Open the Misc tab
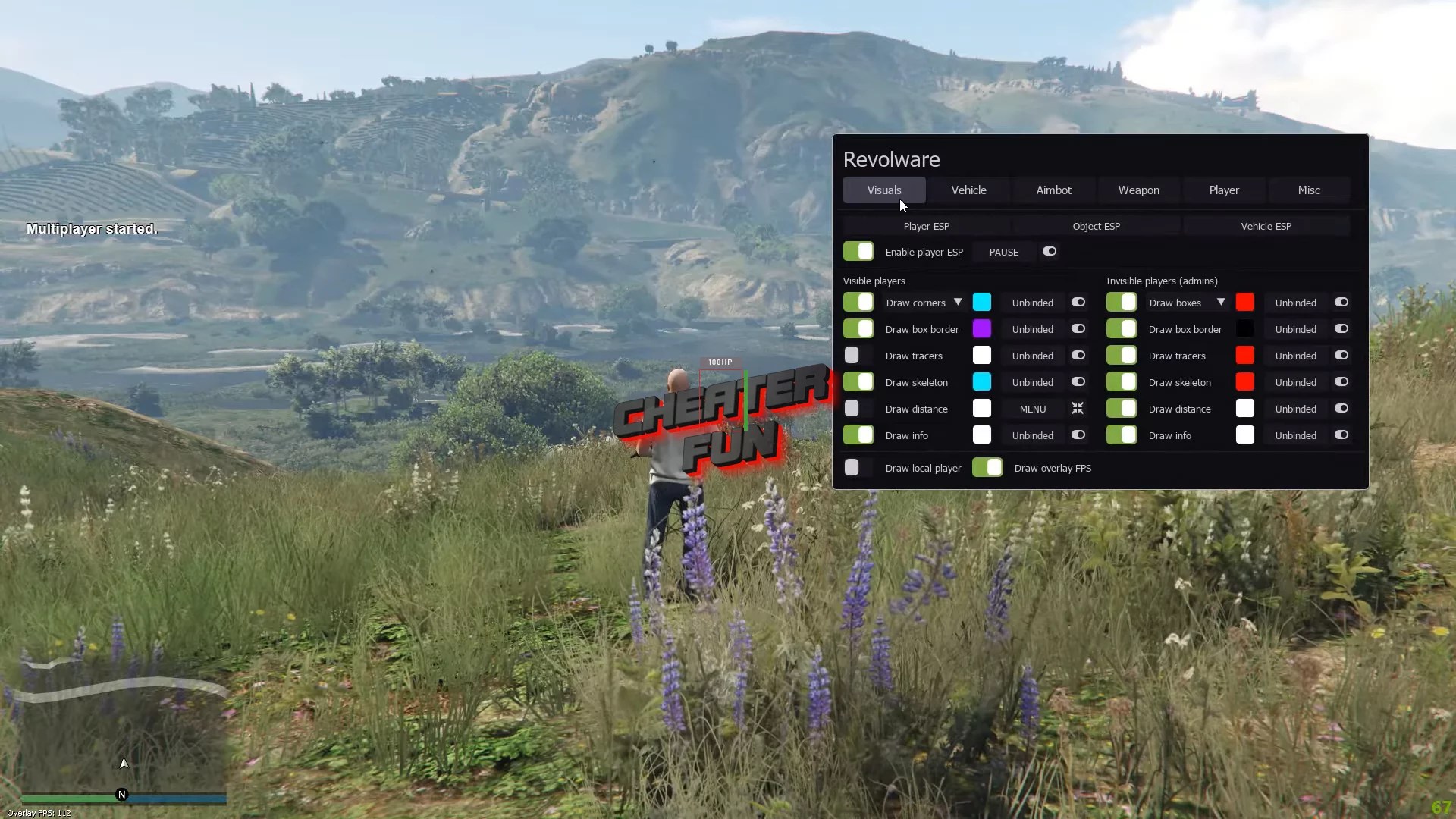Image resolution: width=1456 pixels, height=819 pixels. [x=1309, y=190]
